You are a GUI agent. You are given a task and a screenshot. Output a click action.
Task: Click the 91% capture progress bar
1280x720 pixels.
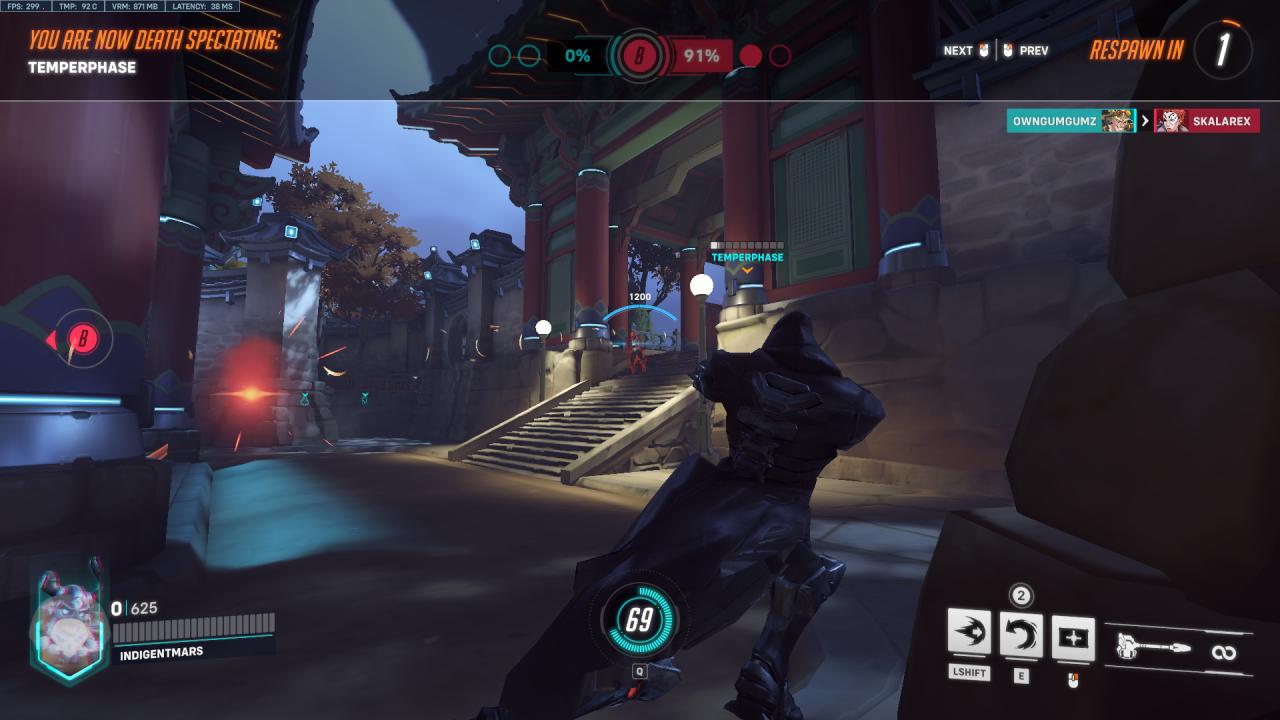(x=700, y=55)
